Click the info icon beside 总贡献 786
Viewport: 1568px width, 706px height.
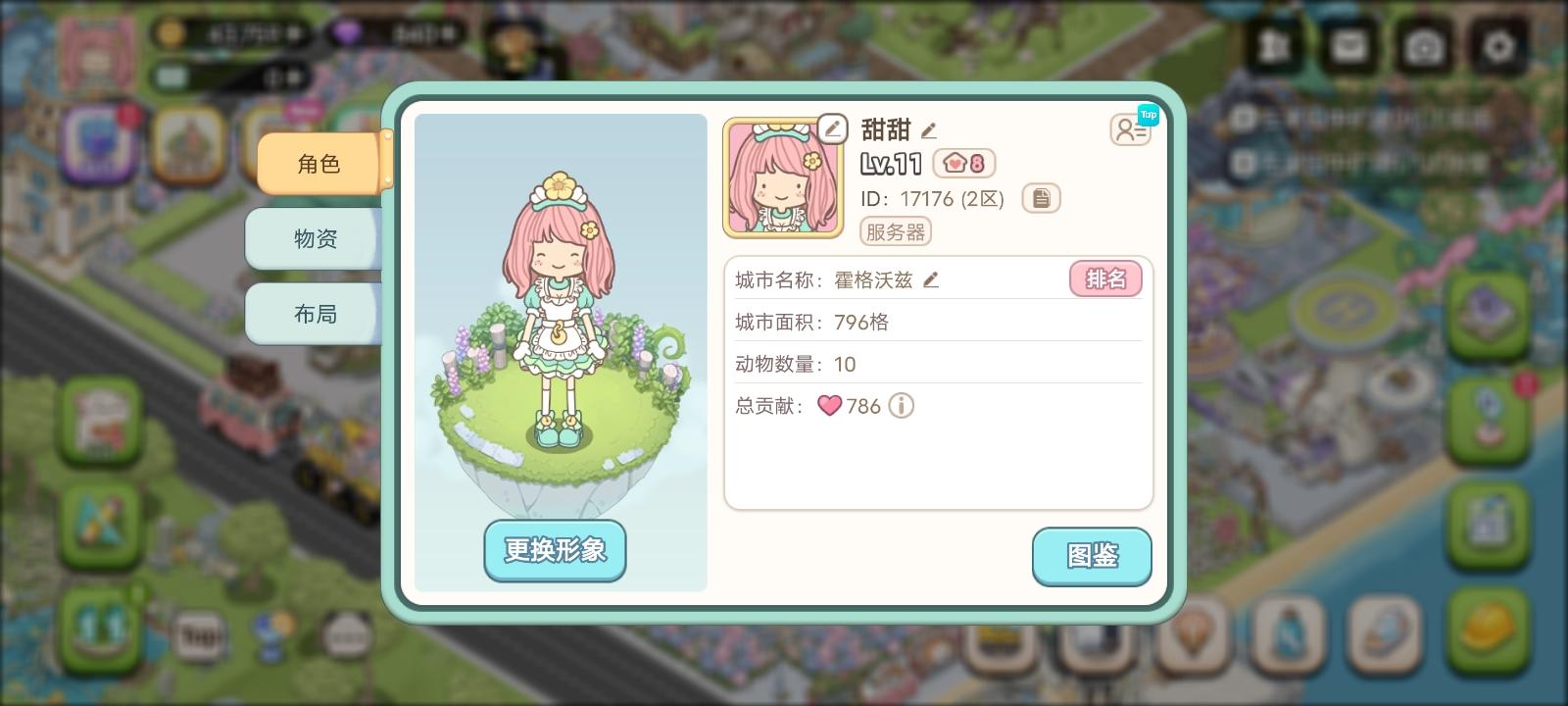901,405
